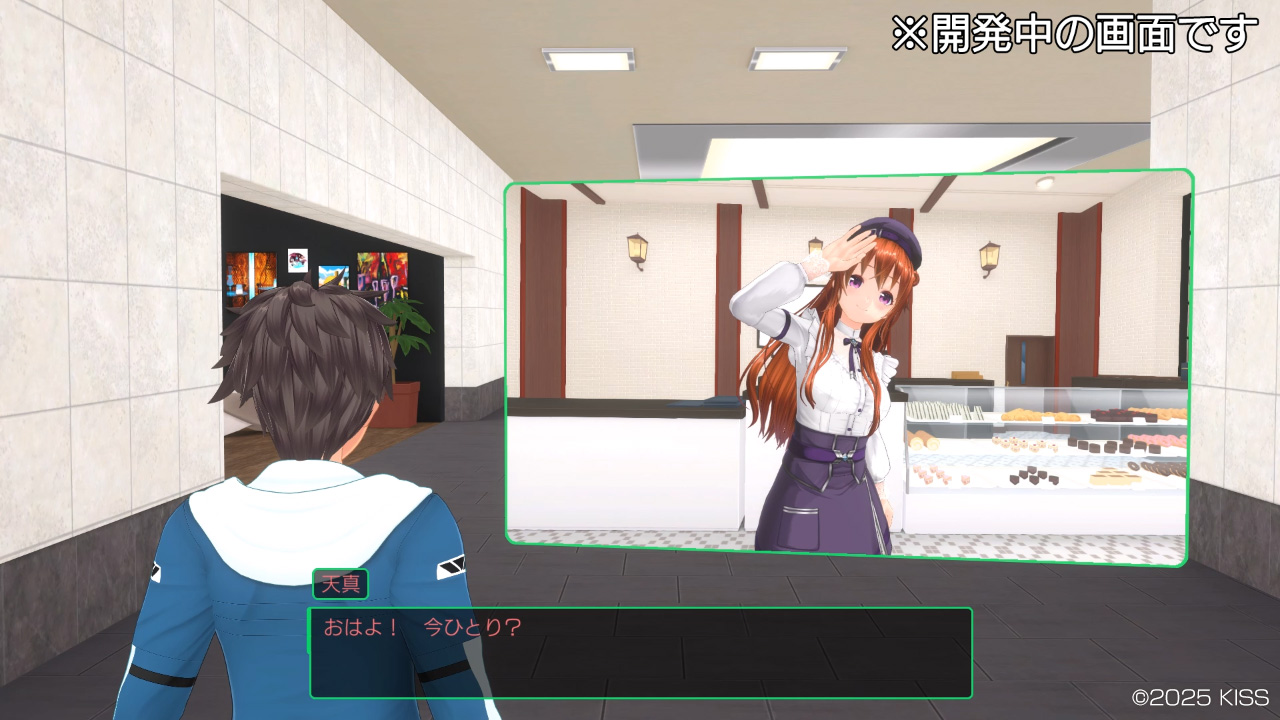Image resolution: width=1280 pixels, height=720 pixels.
Task: Click the white bakery display counter
Action: (620, 470)
